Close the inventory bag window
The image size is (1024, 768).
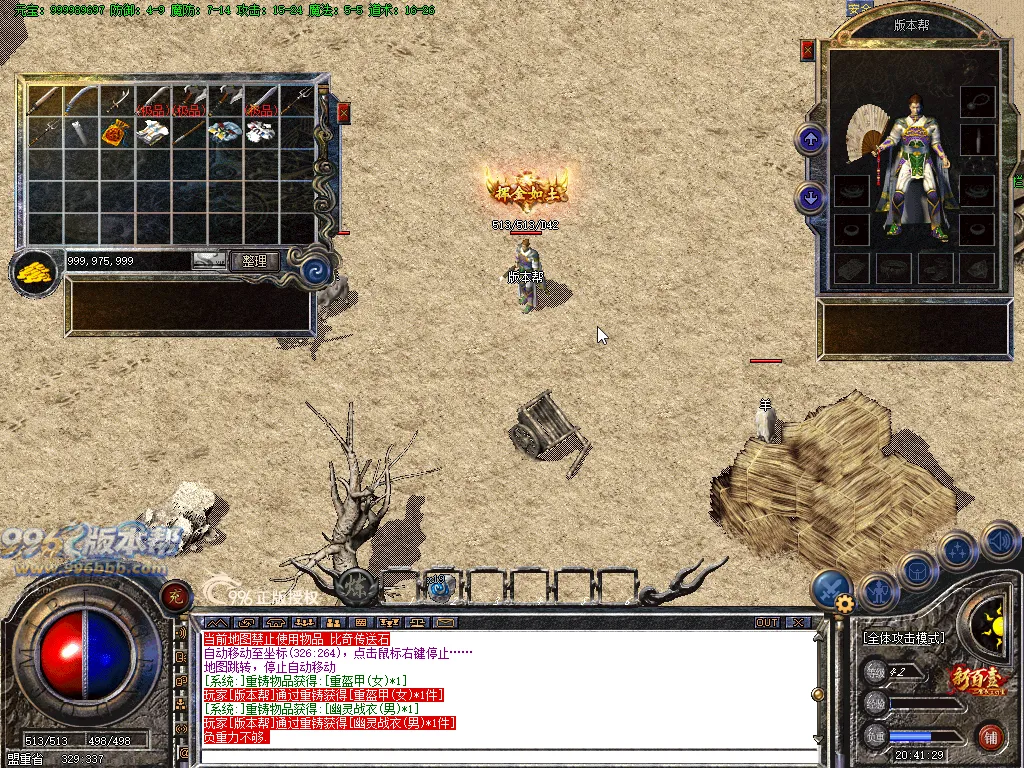[343, 112]
